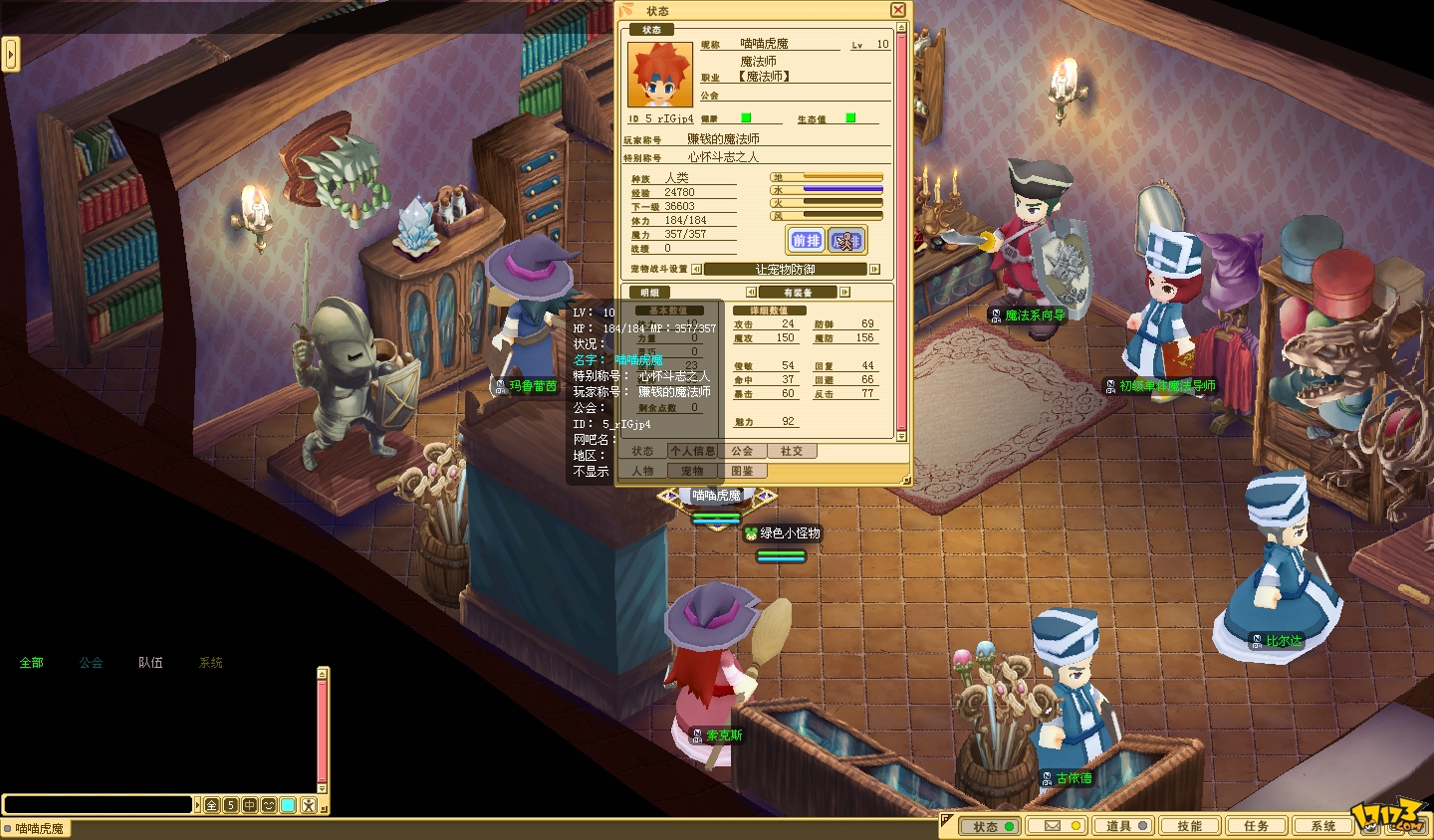1434x840 pixels.
Task: Pick the cyan chat color swatch
Action: [x=288, y=805]
